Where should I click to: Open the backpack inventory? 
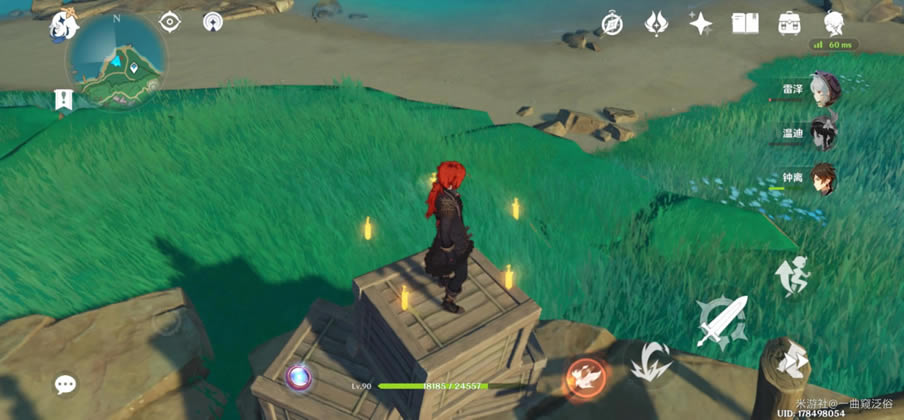790,23
